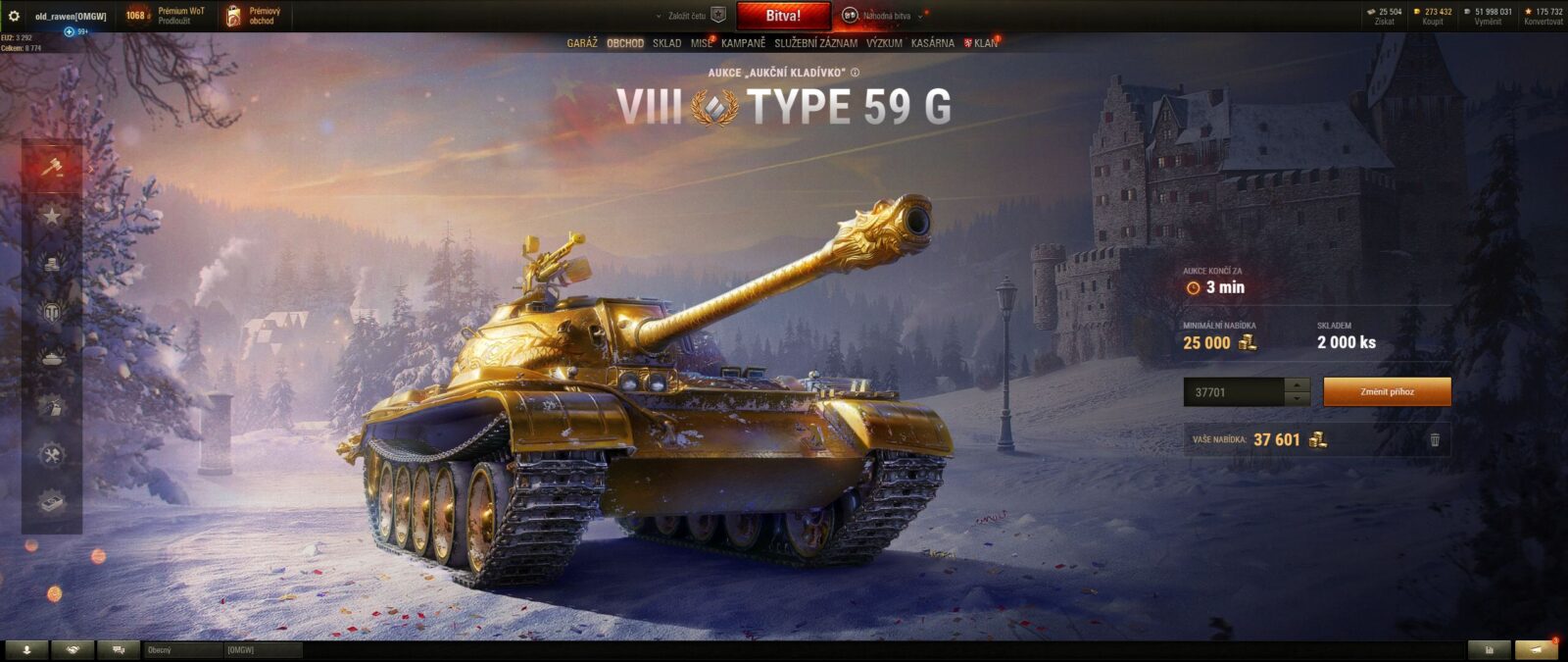Open the Garáž tab
The width and height of the screenshot is (1568, 662).
click(581, 43)
